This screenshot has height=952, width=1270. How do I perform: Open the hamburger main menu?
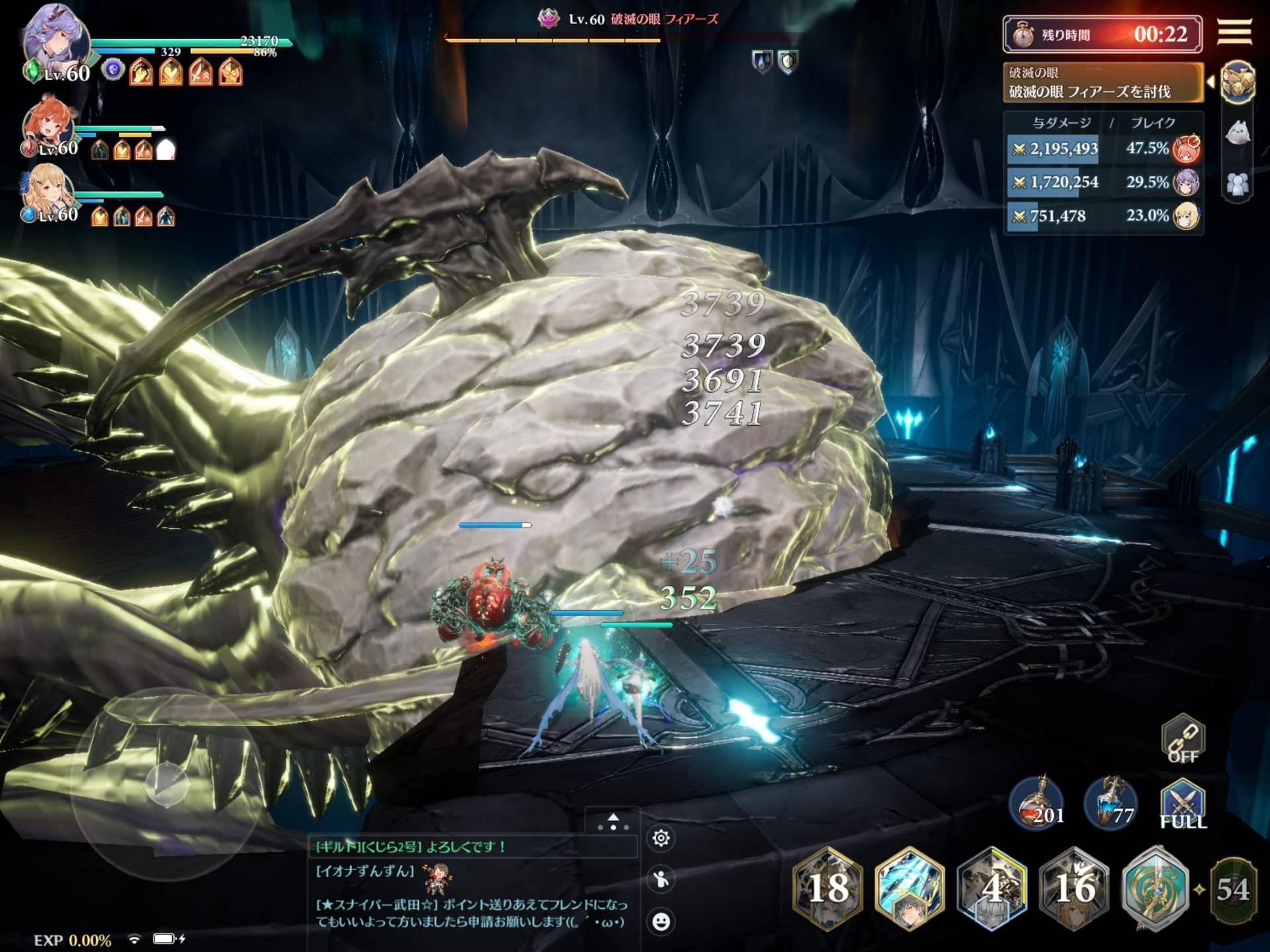coord(1234,31)
